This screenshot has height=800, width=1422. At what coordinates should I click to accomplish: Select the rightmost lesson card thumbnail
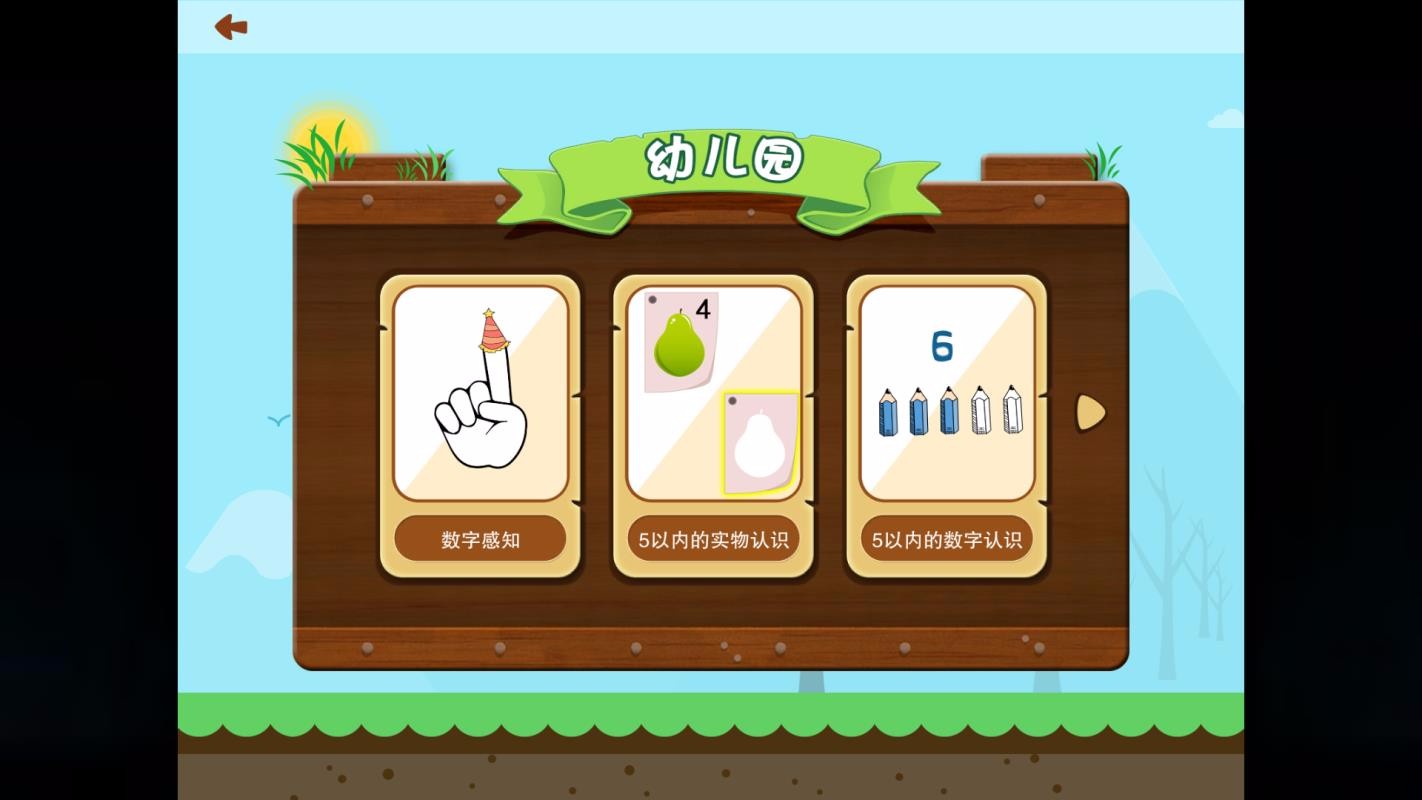(945, 390)
